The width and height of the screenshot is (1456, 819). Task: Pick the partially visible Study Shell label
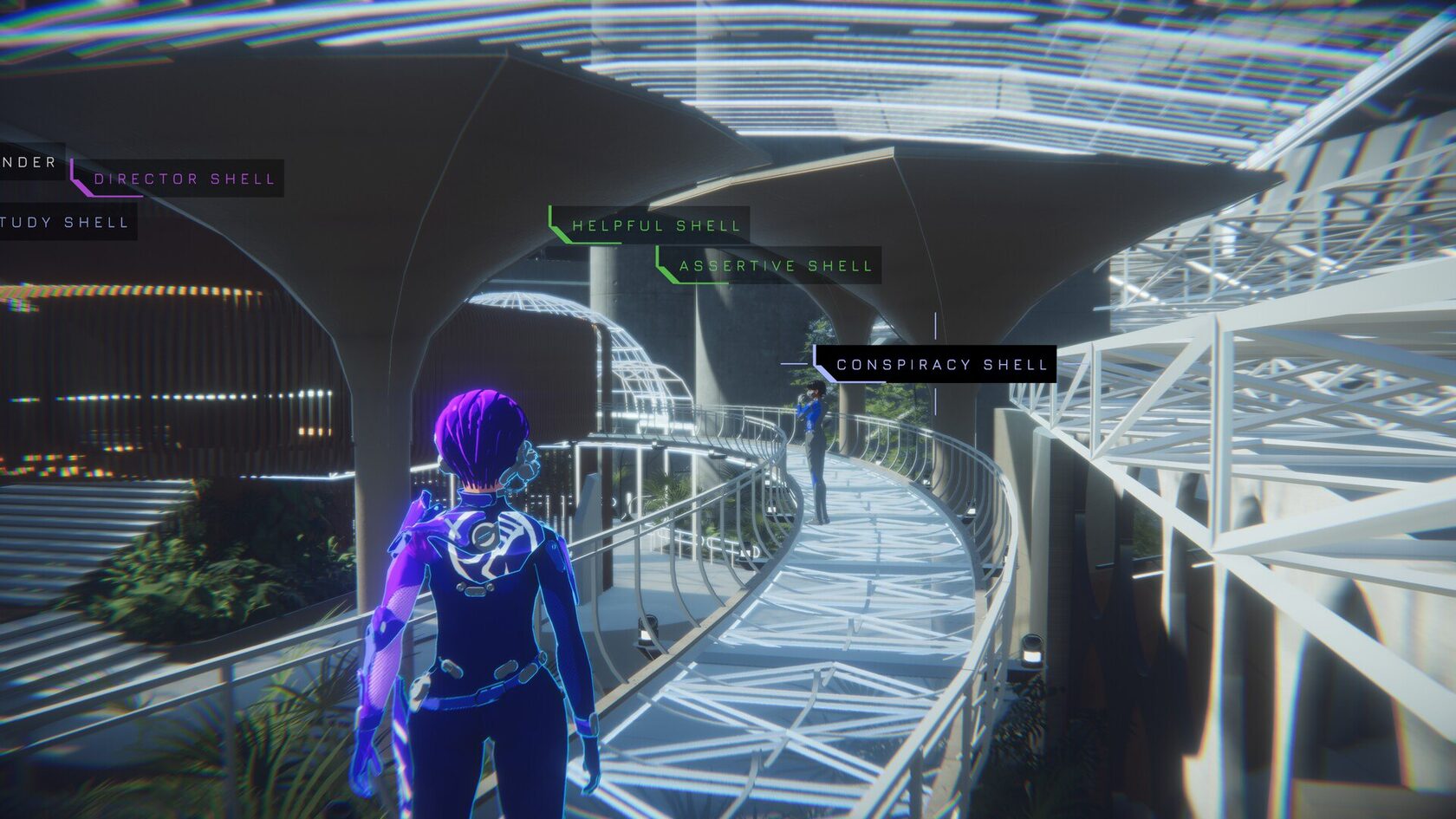coord(65,223)
